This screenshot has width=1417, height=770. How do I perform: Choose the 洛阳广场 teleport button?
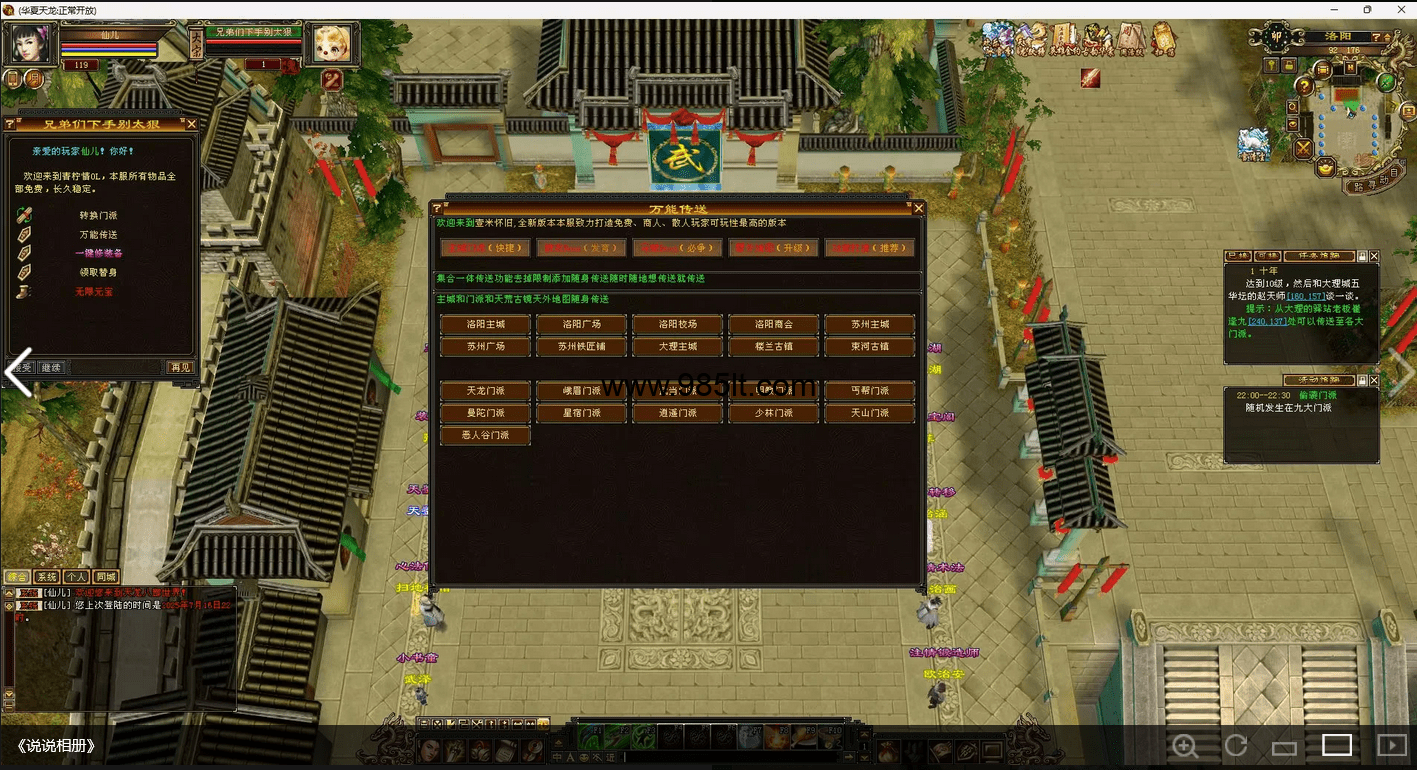pos(581,324)
